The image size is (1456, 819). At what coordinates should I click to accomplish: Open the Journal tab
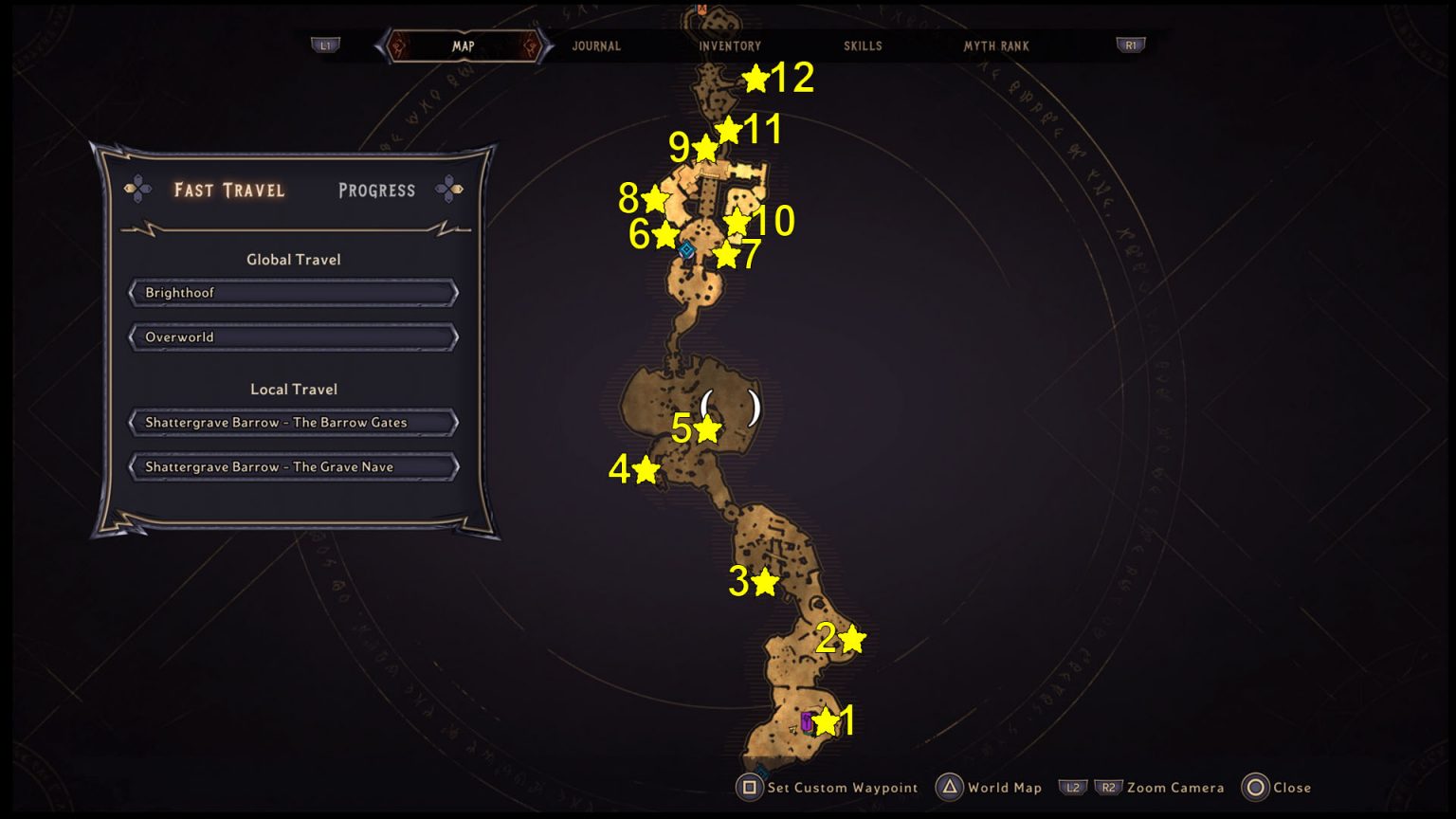coord(596,45)
